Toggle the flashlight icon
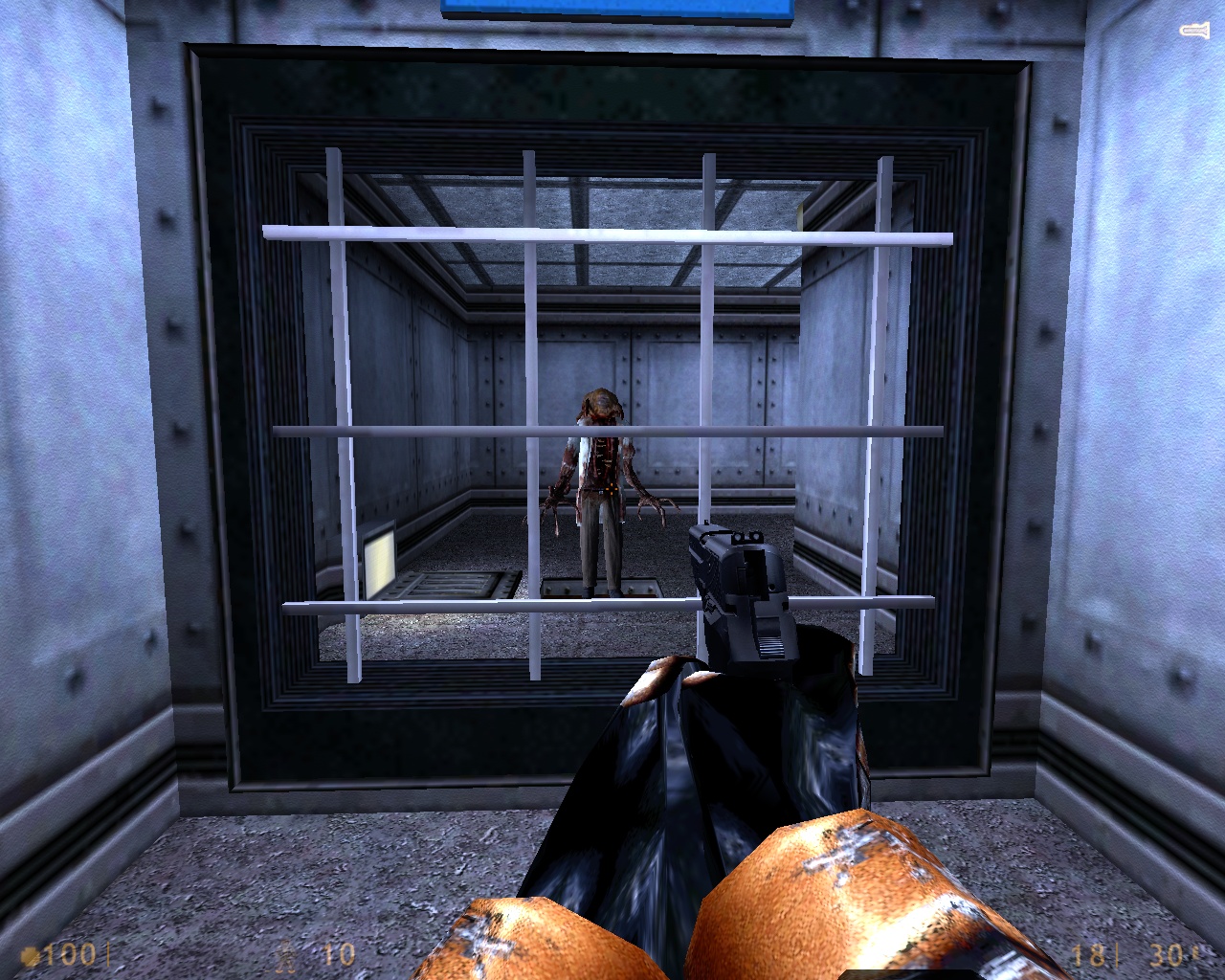 1193,32
